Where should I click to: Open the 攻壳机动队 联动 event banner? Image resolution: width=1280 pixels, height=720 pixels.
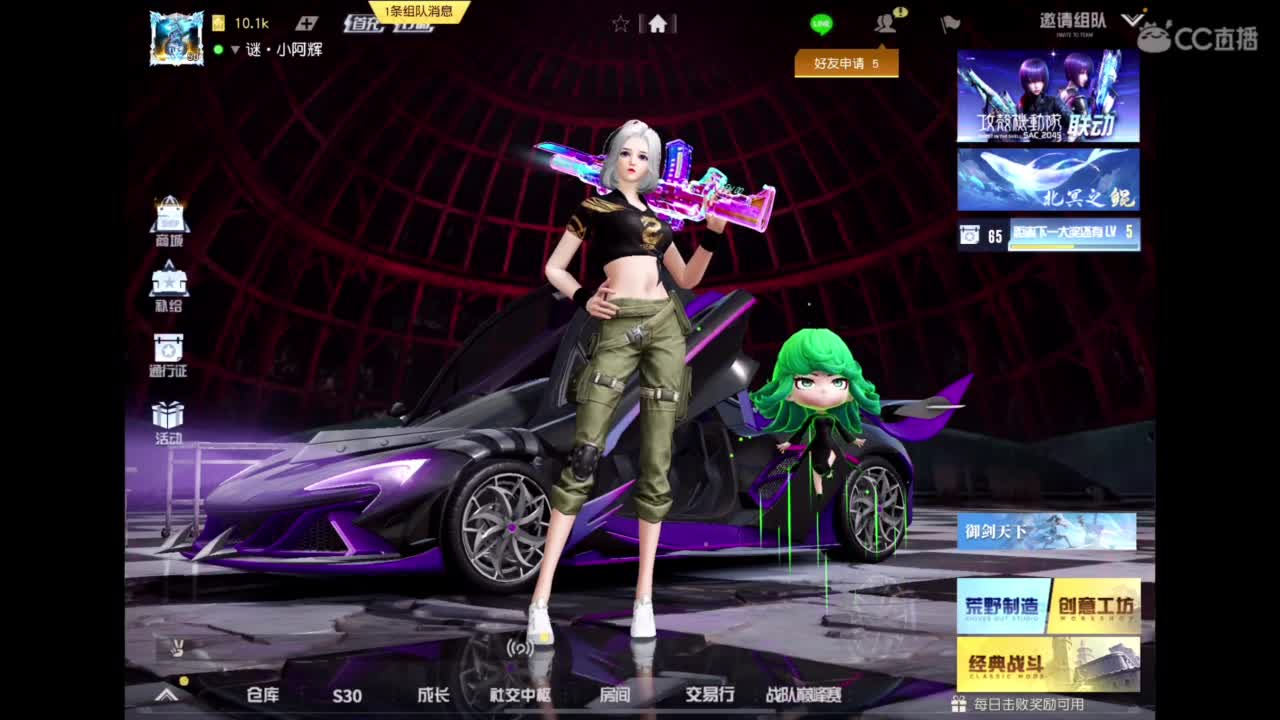click(1046, 95)
